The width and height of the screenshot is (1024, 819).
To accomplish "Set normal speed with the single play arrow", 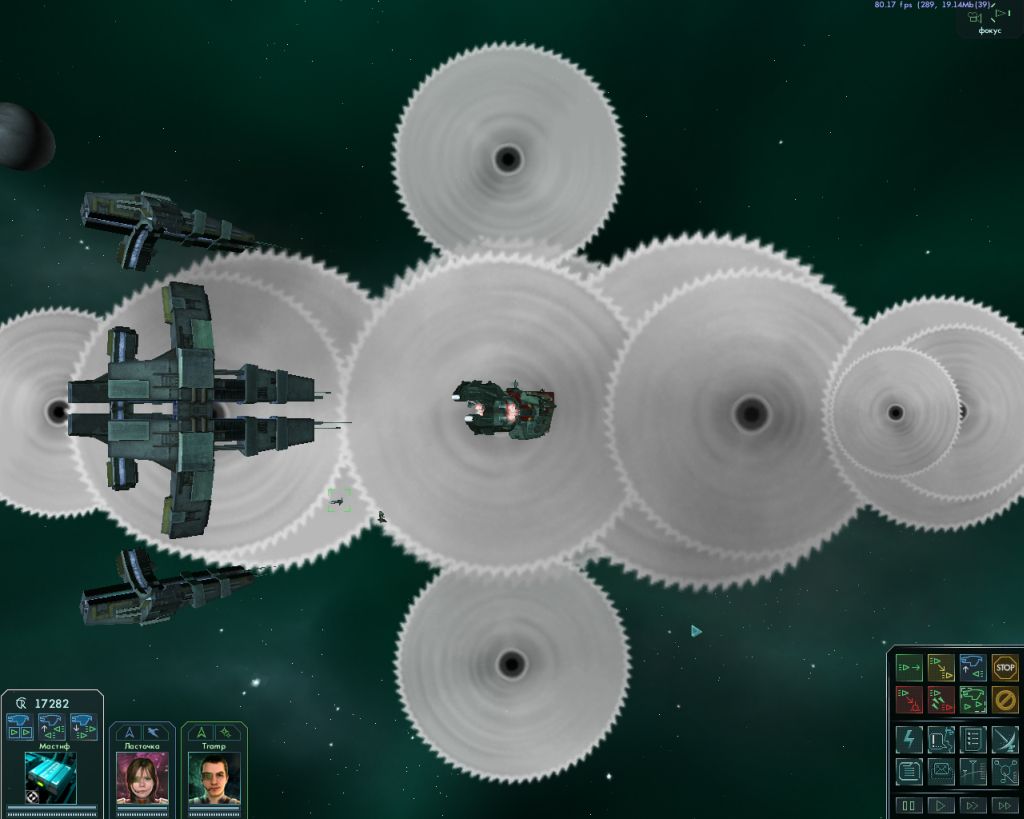I will coord(941,805).
